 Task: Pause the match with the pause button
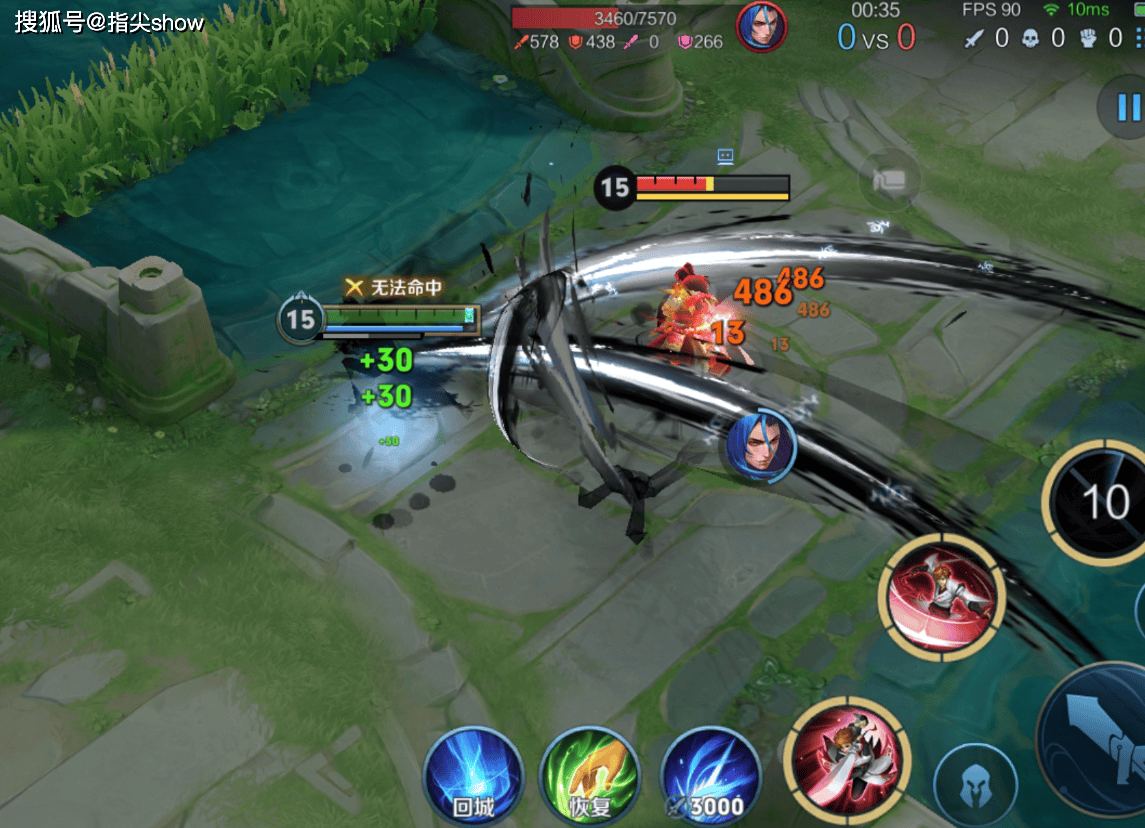tap(1128, 106)
